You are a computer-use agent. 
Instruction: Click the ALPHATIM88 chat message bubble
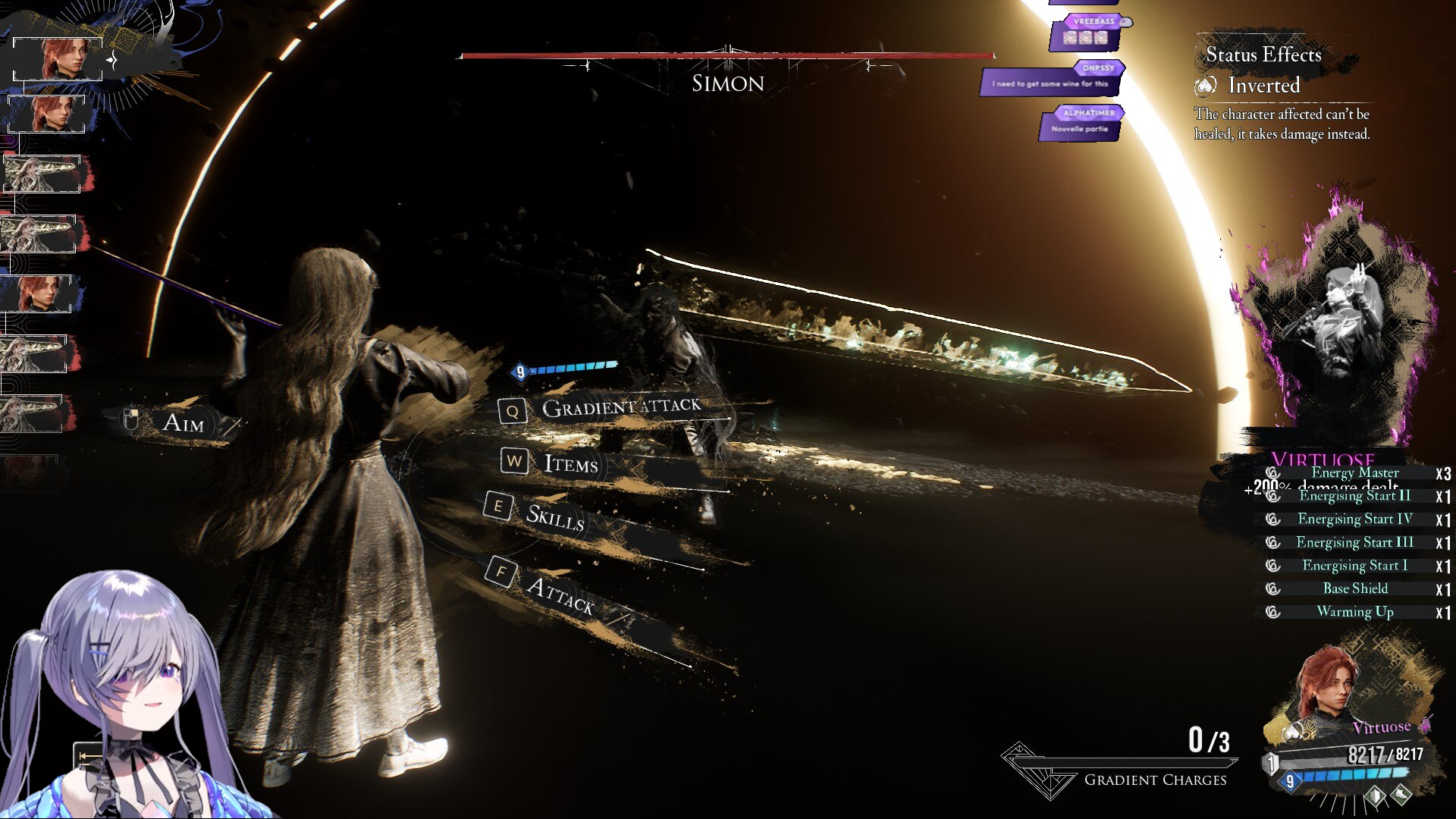(x=1081, y=124)
